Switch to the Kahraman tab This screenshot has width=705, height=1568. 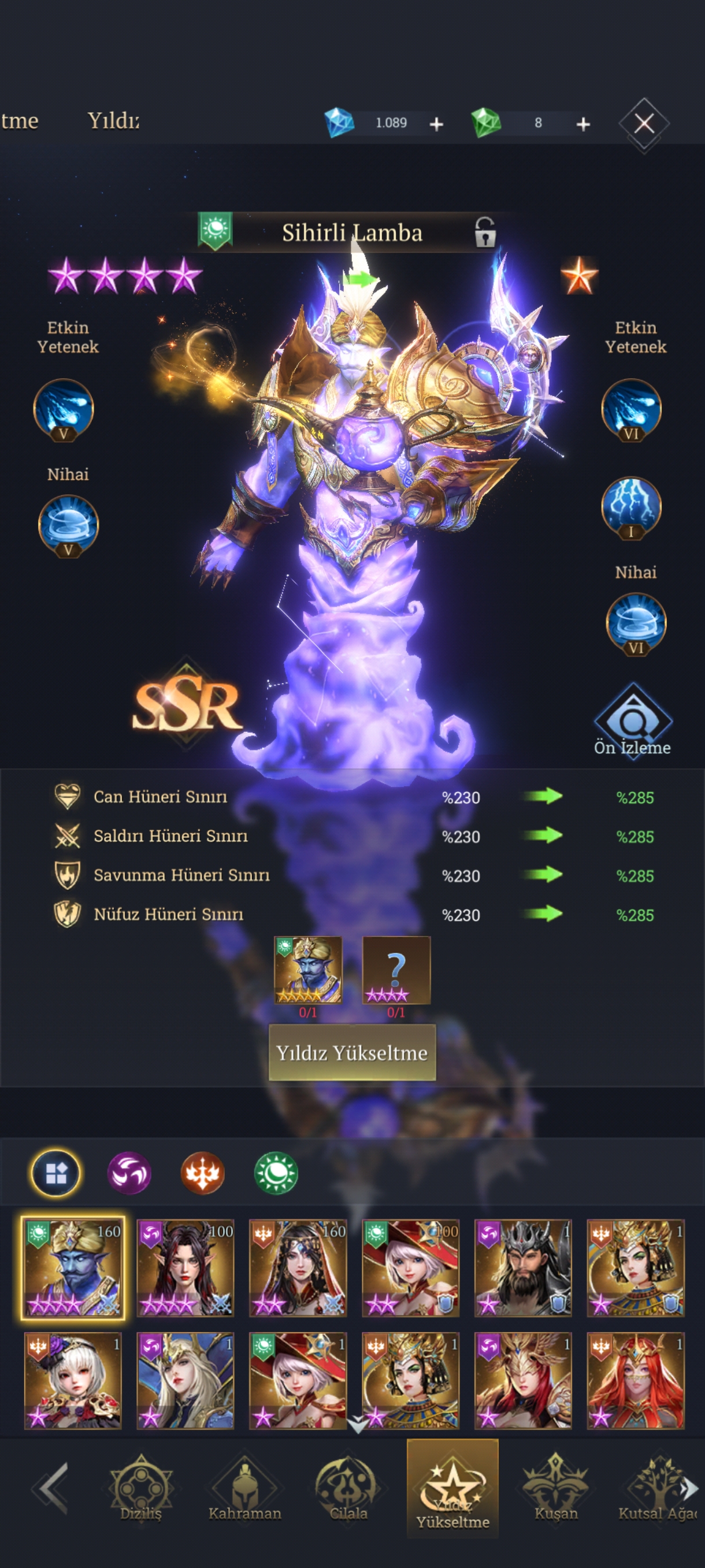(x=244, y=1489)
